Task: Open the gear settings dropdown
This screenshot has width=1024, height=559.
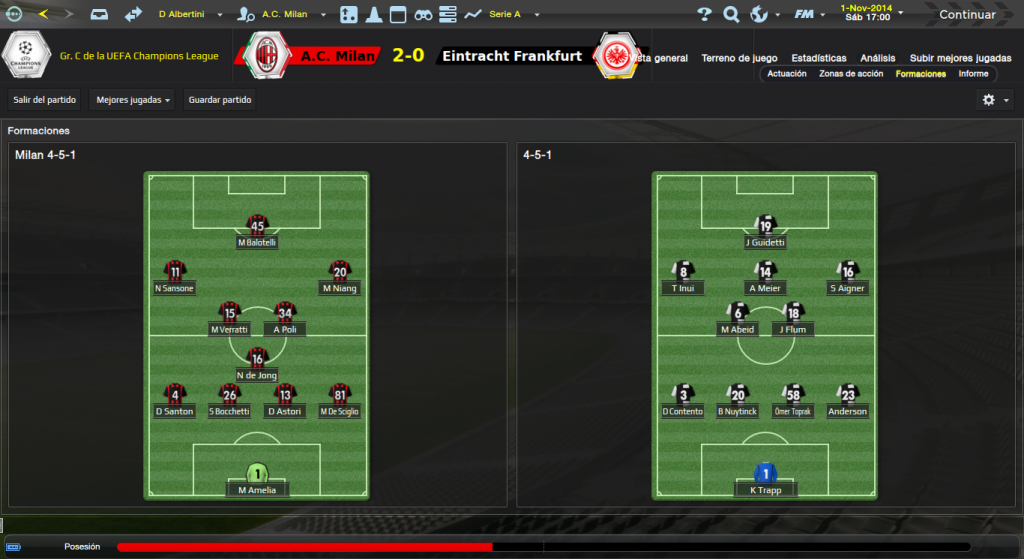Action: point(993,100)
